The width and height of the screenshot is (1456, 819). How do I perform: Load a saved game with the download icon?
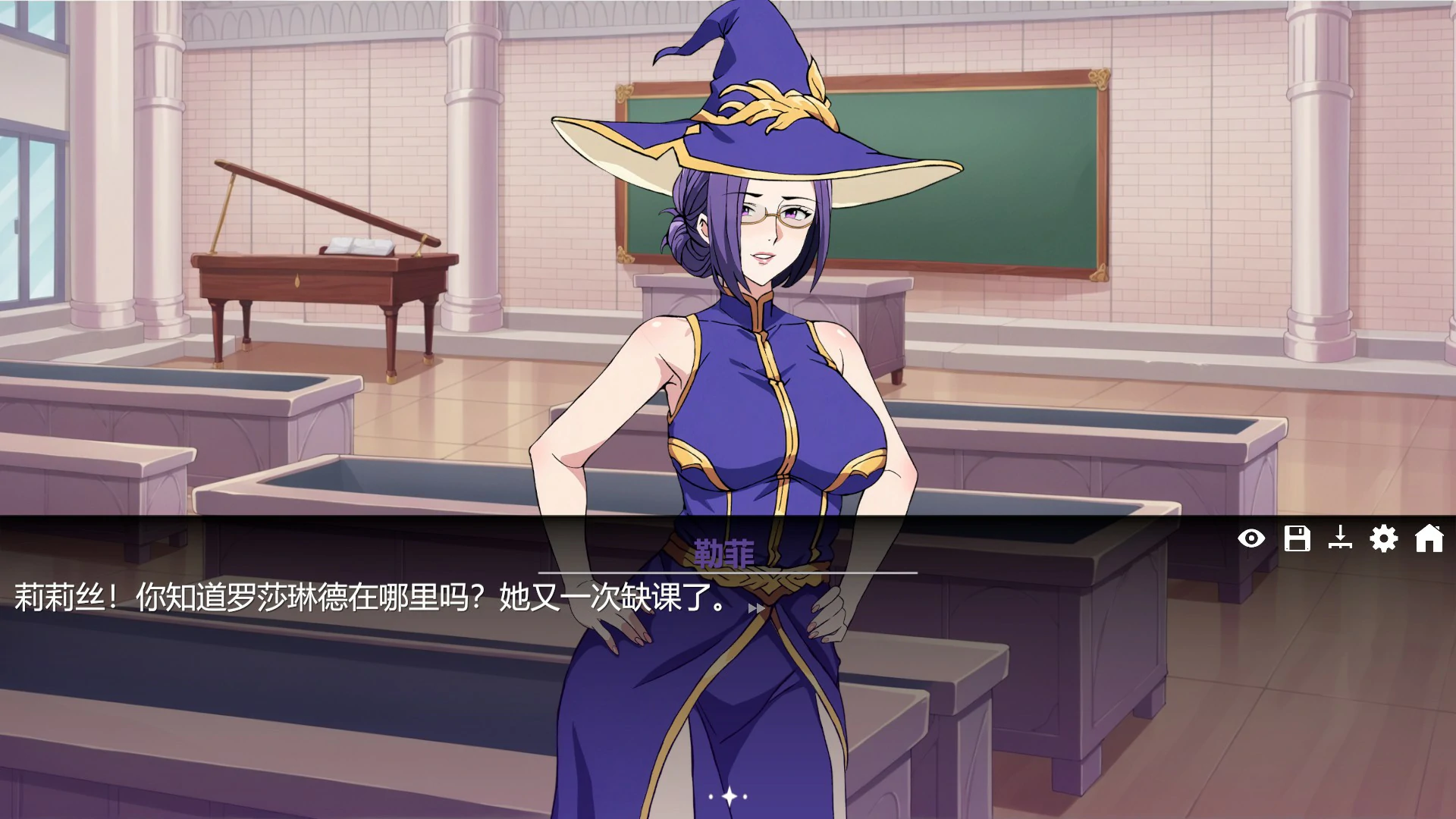point(1342,540)
